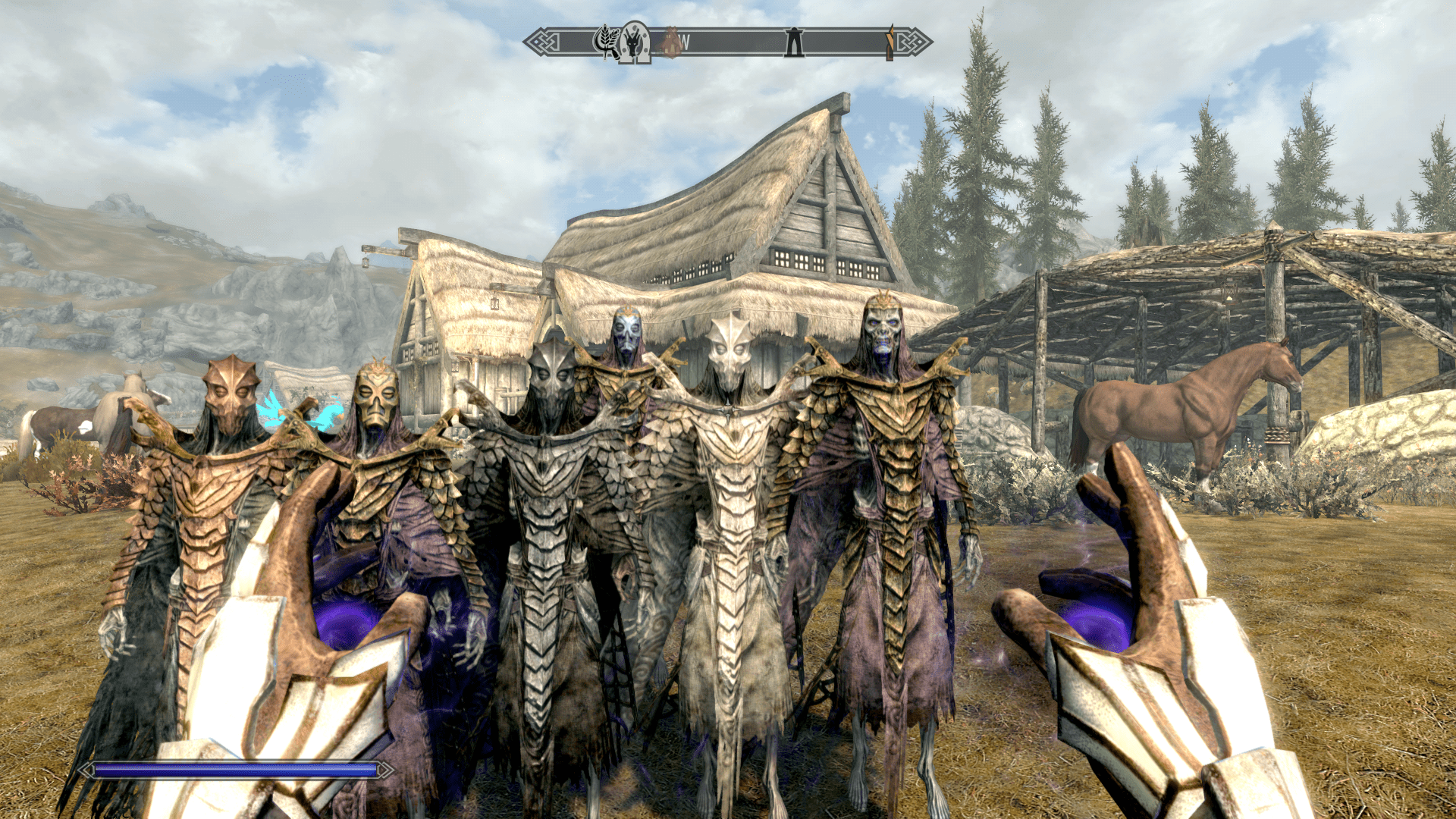The image size is (1456, 819).
Task: Select the black tower marker on the compass
Action: 794,42
